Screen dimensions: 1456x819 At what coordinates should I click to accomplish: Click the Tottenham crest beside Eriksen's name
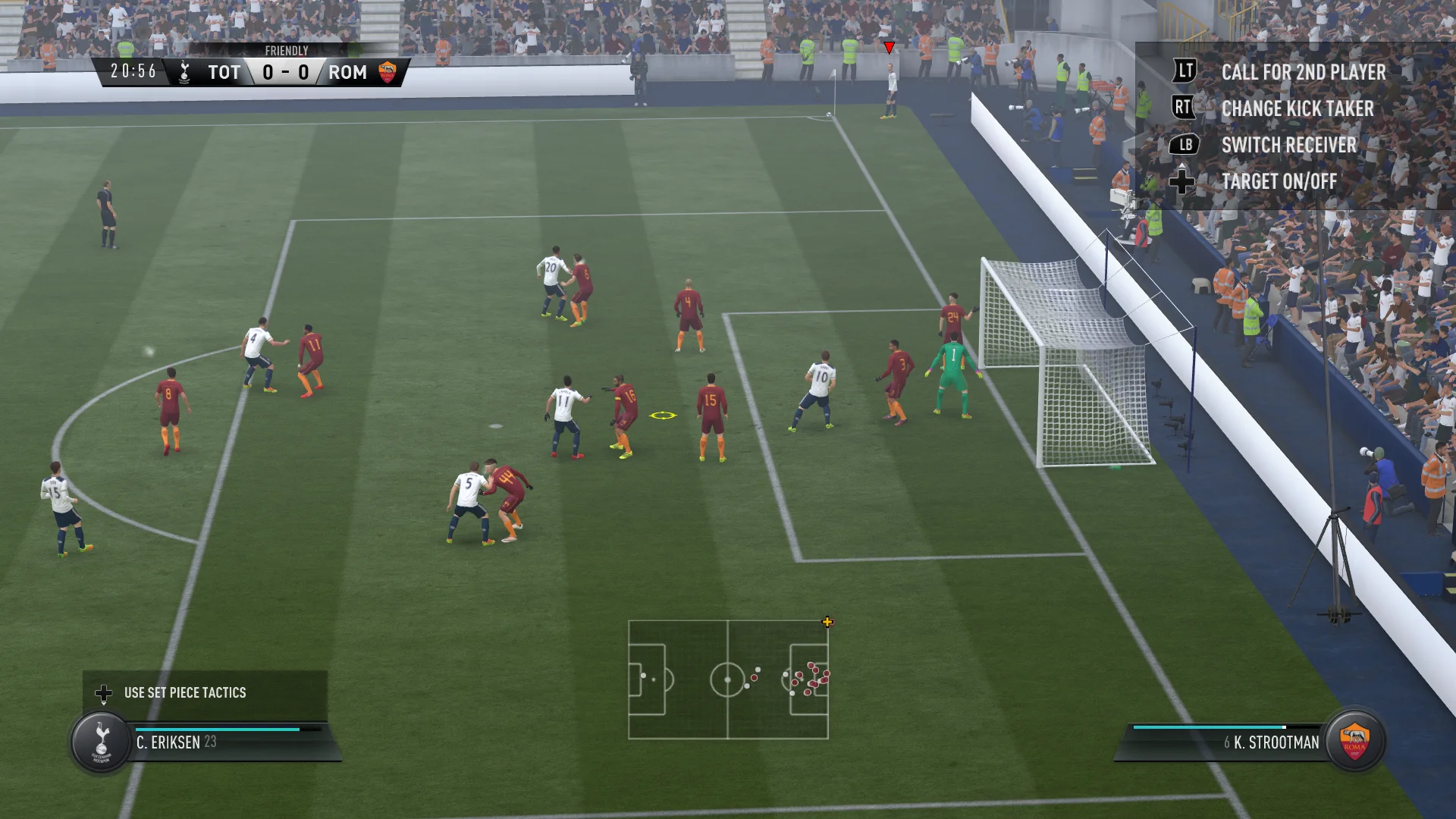pos(101,742)
